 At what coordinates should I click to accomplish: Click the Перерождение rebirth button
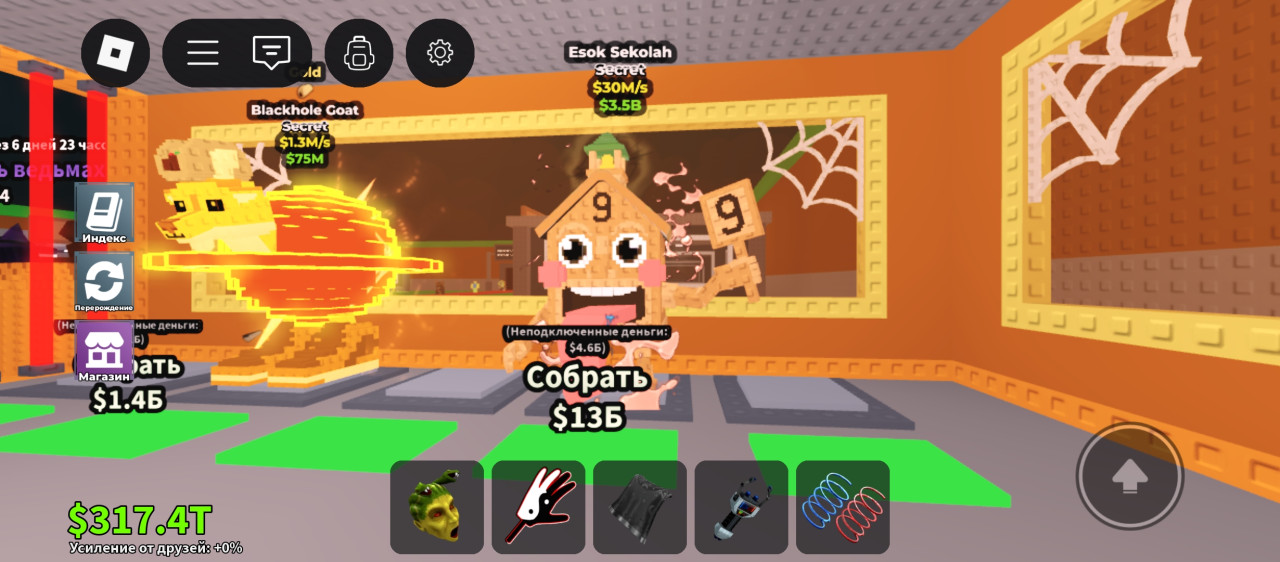pos(104,282)
